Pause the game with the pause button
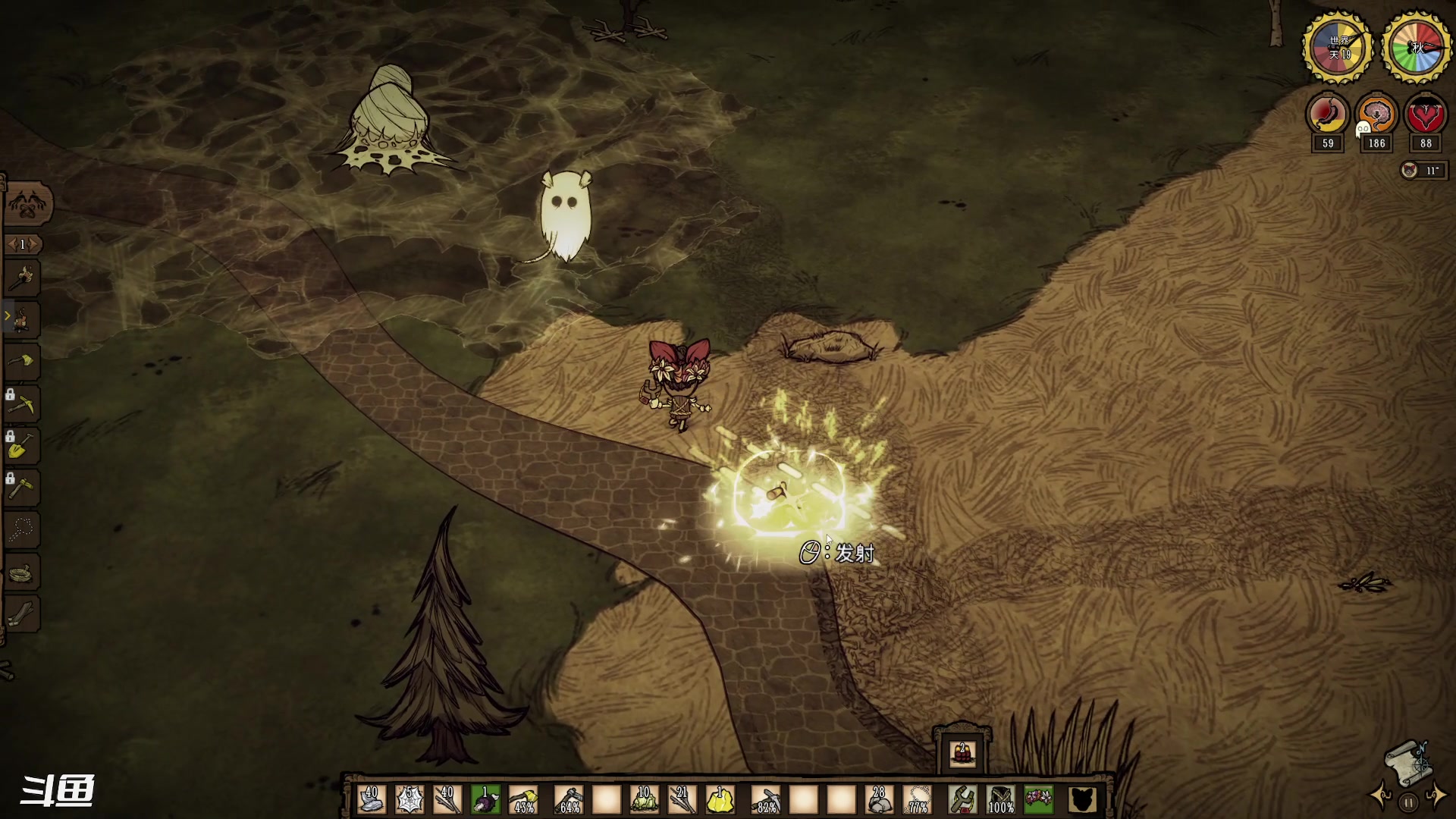 coord(1408,802)
